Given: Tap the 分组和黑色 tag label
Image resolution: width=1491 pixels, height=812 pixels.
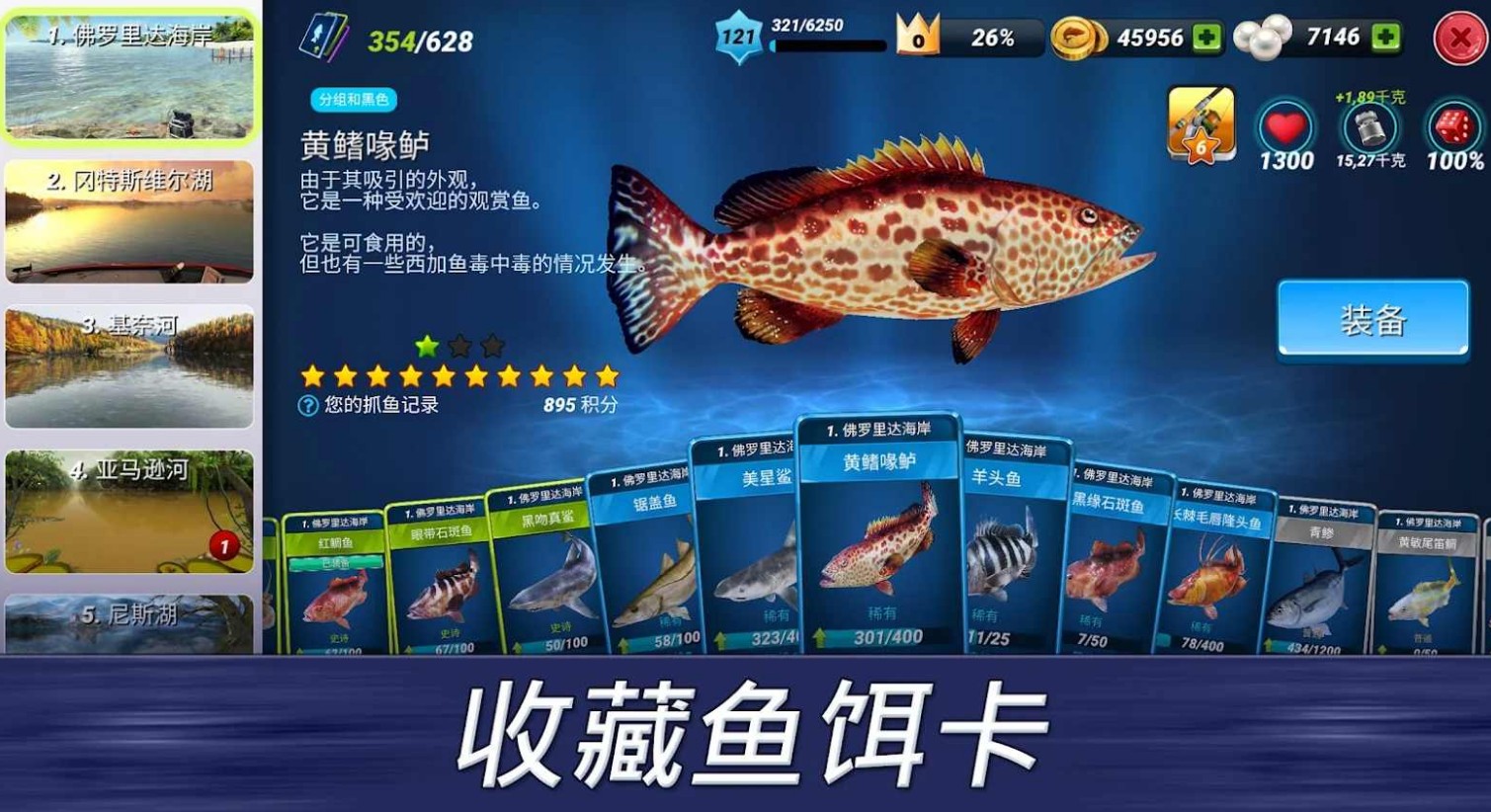Looking at the screenshot, I should point(354,100).
